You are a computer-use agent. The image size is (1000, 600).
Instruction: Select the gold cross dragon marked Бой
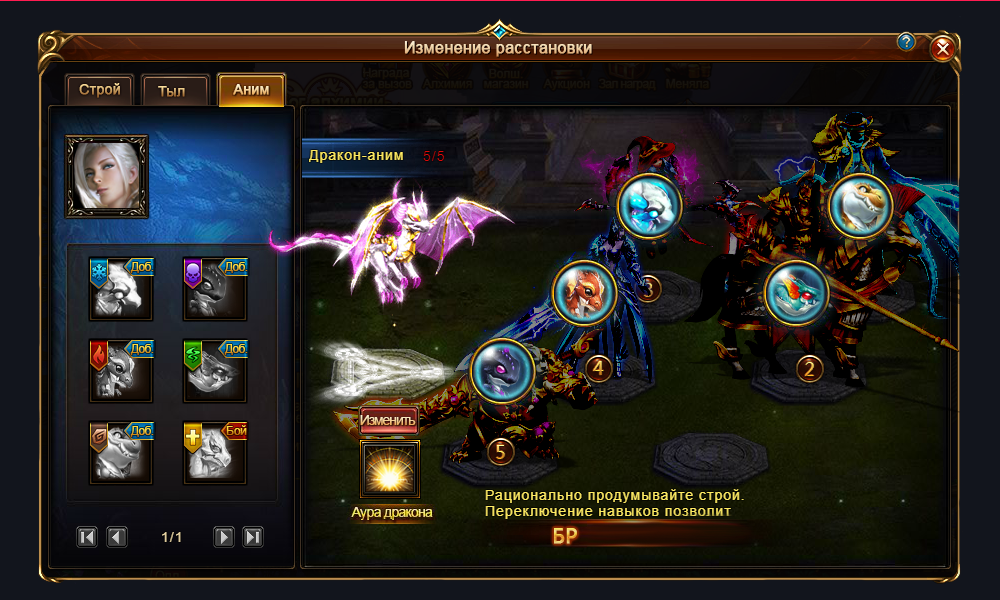click(x=215, y=452)
